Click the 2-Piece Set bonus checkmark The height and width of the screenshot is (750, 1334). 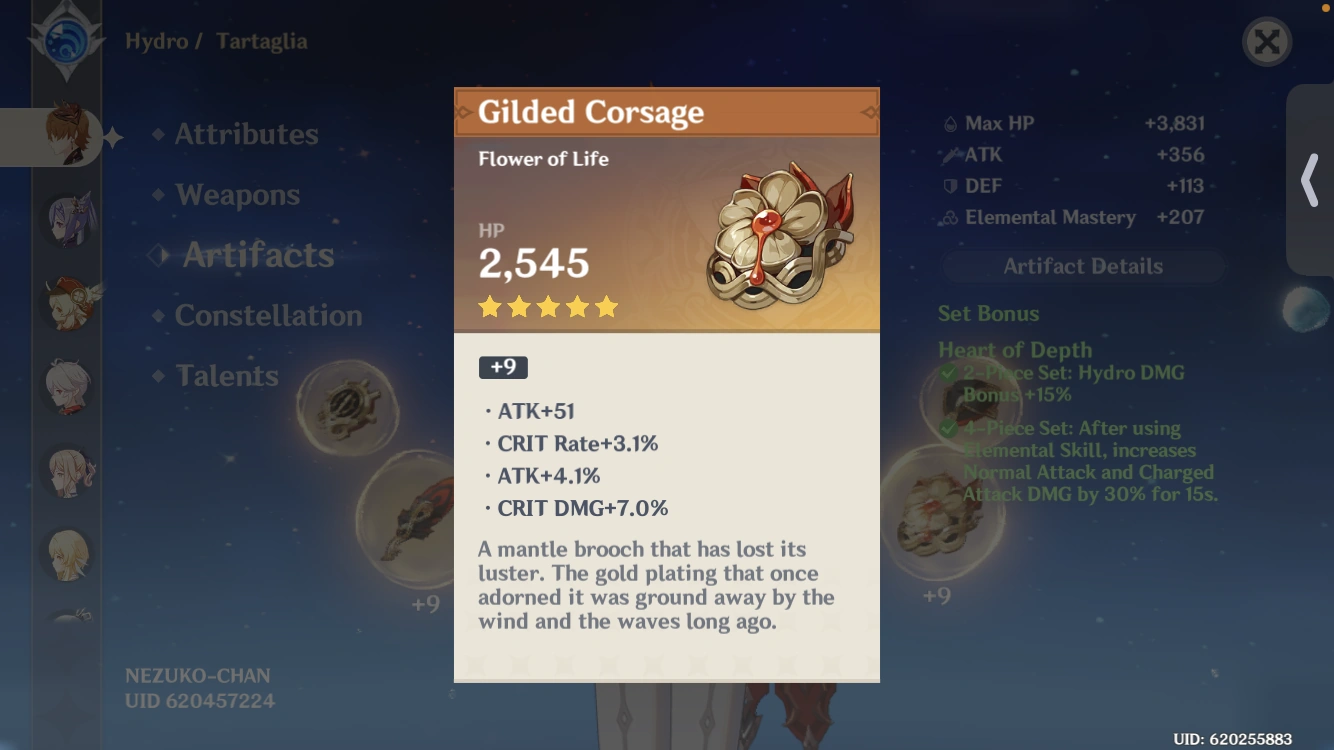pos(950,372)
